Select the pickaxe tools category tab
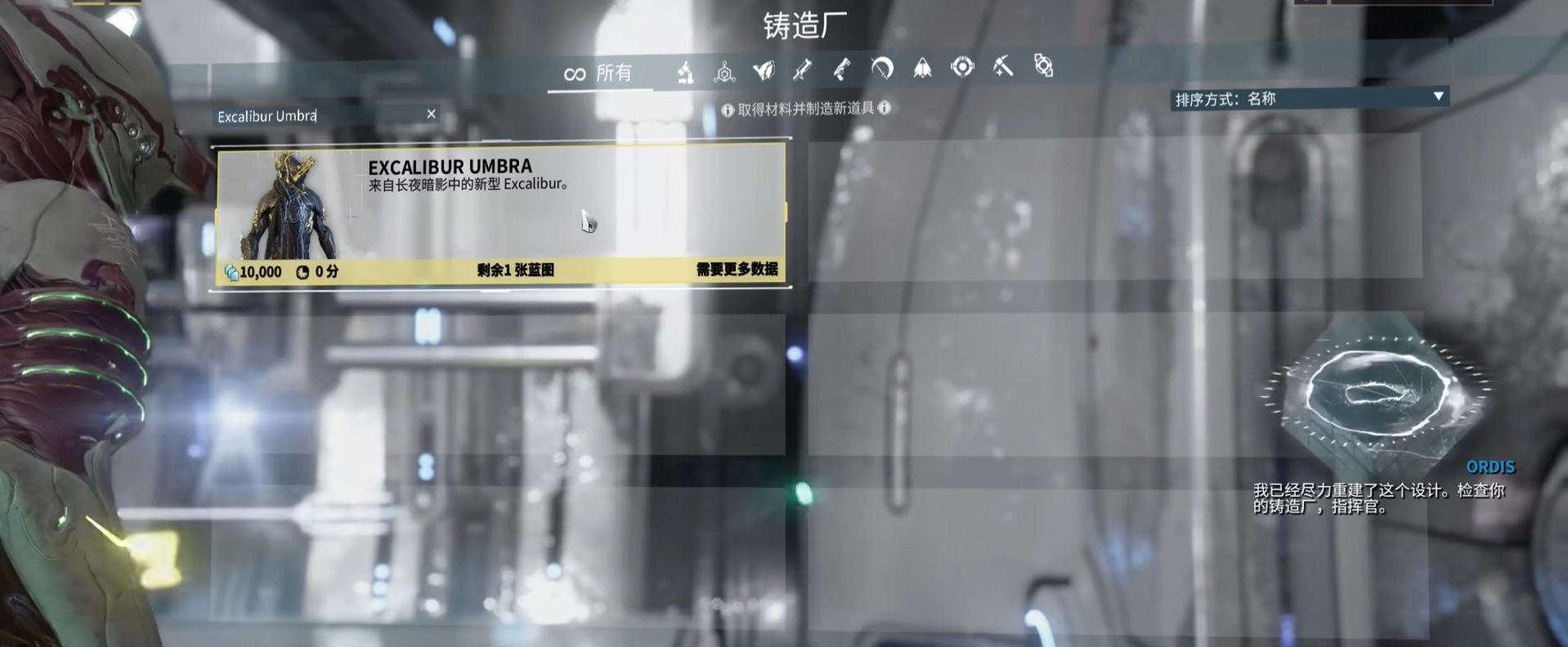 (x=1003, y=66)
